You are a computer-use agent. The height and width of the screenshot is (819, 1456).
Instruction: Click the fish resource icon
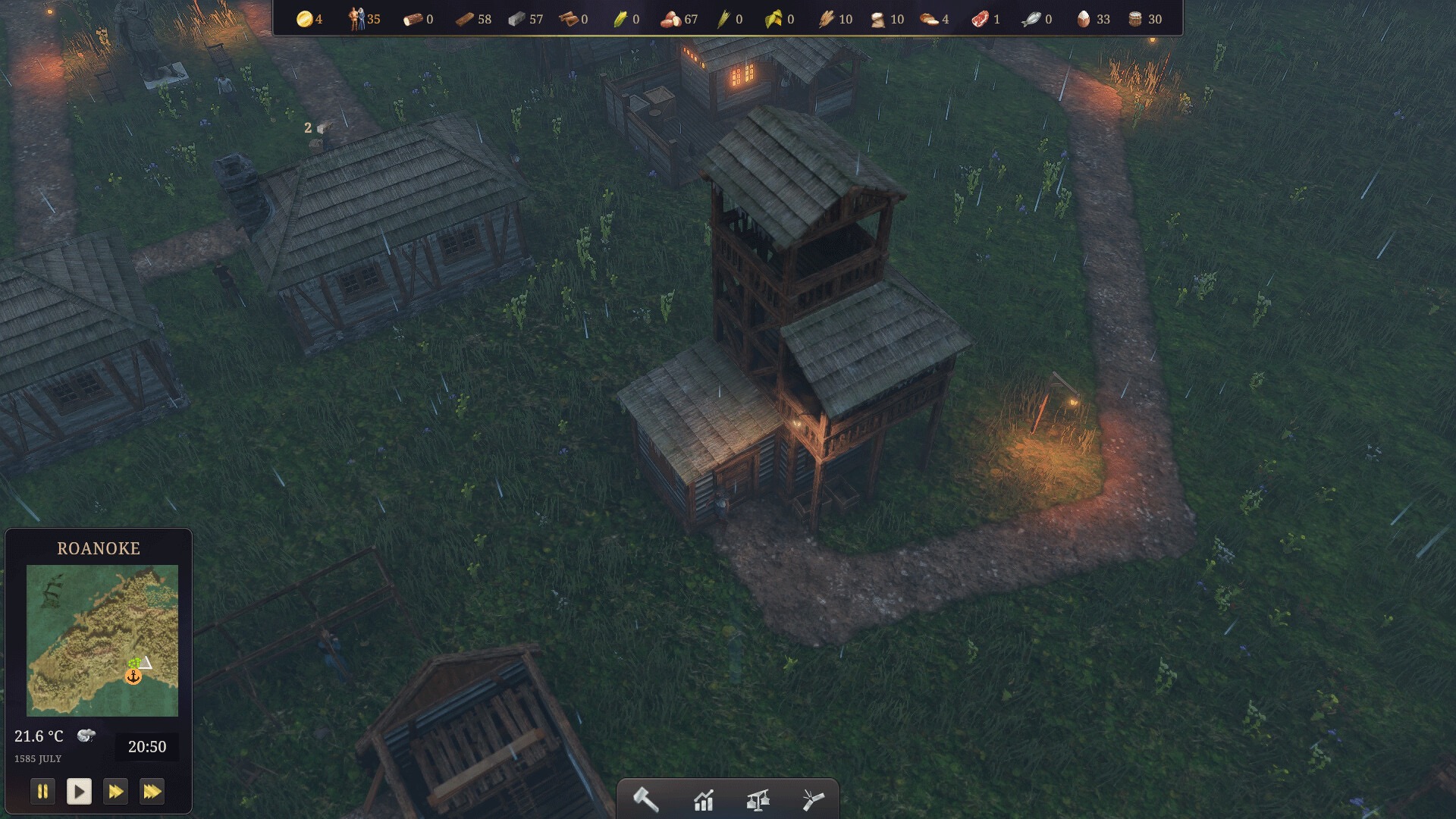[1032, 18]
